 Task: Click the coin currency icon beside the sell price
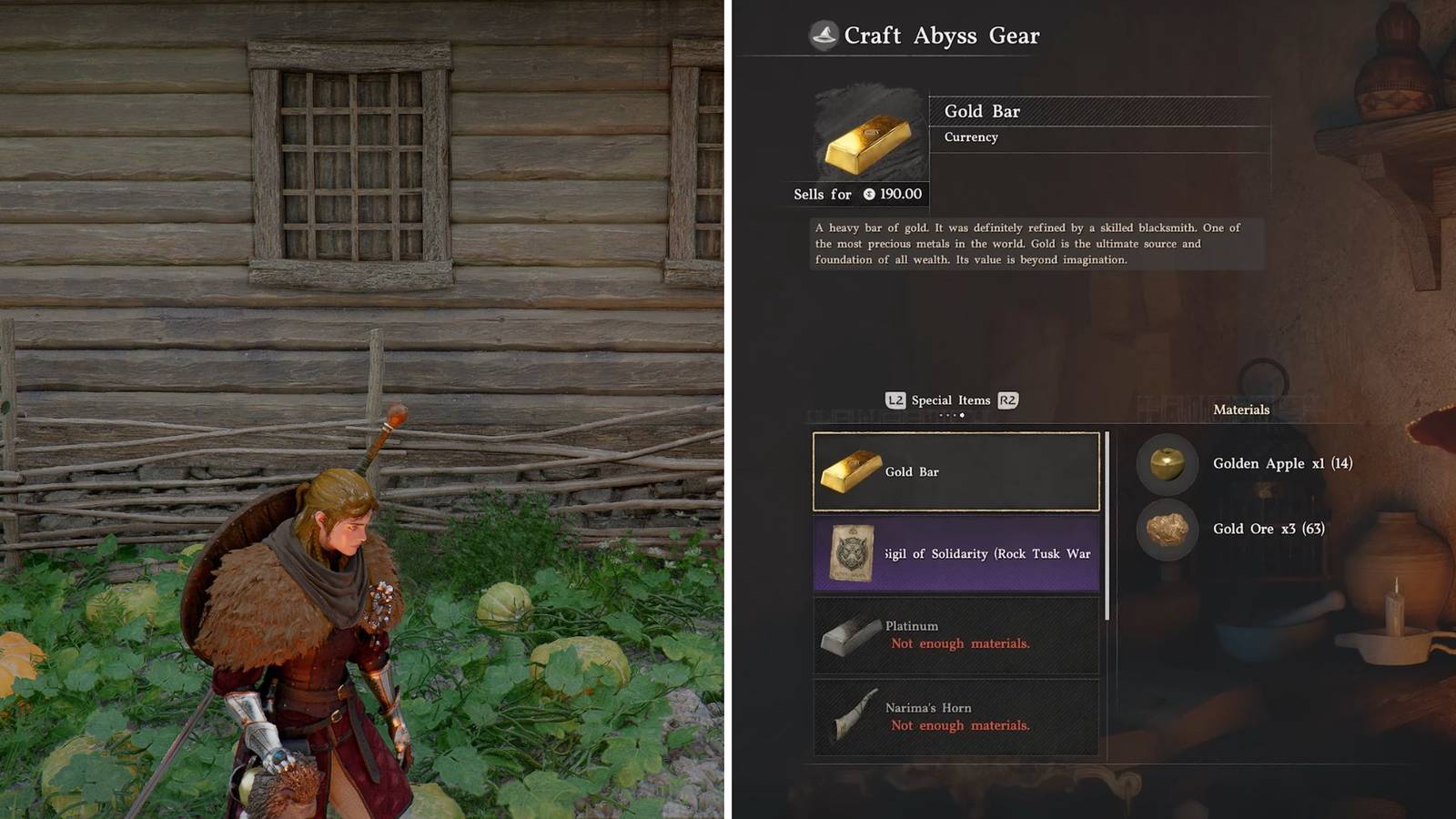[x=870, y=194]
